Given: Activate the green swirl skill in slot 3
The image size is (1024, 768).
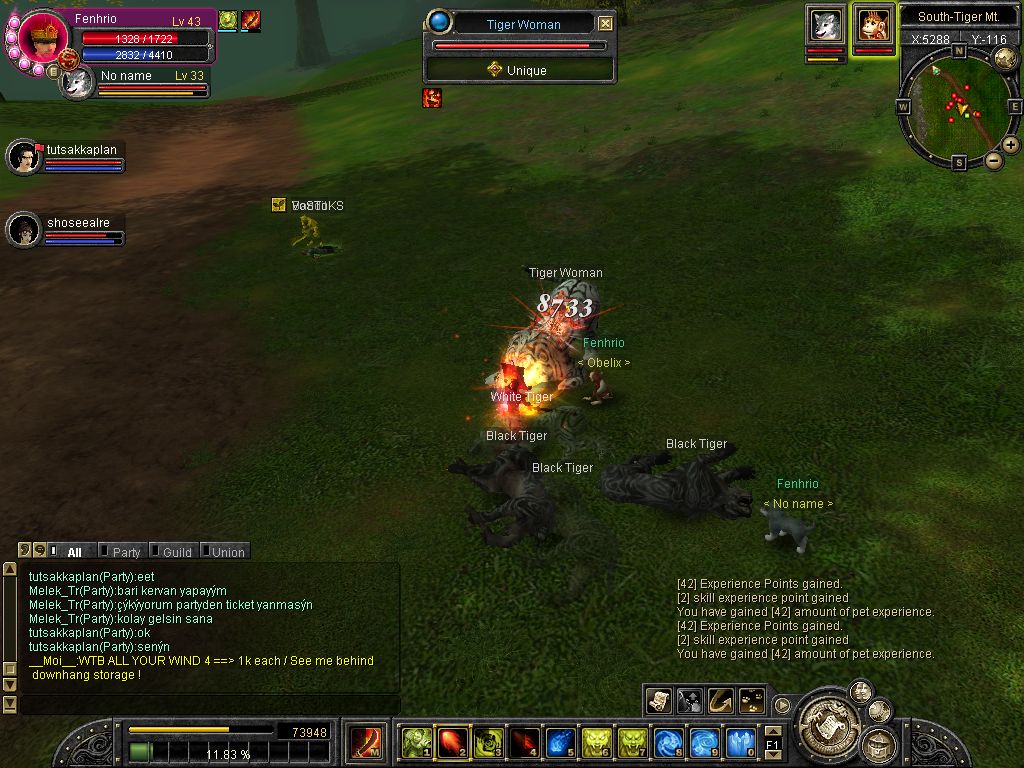Looking at the screenshot, I should [489, 742].
